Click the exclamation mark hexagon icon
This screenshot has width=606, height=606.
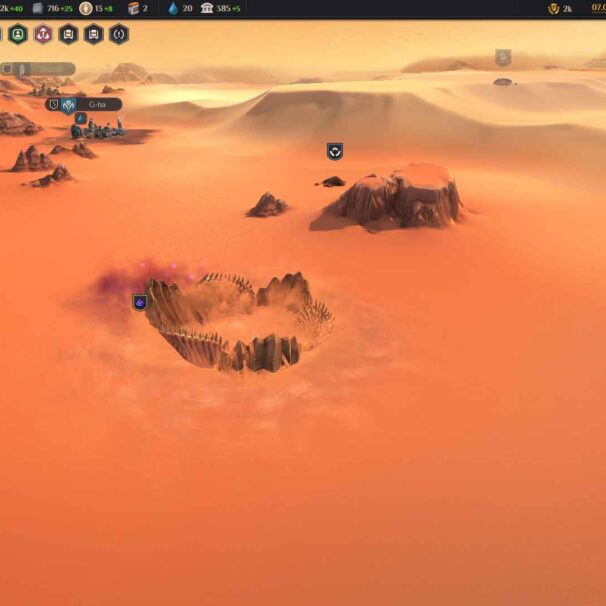[x=118, y=34]
